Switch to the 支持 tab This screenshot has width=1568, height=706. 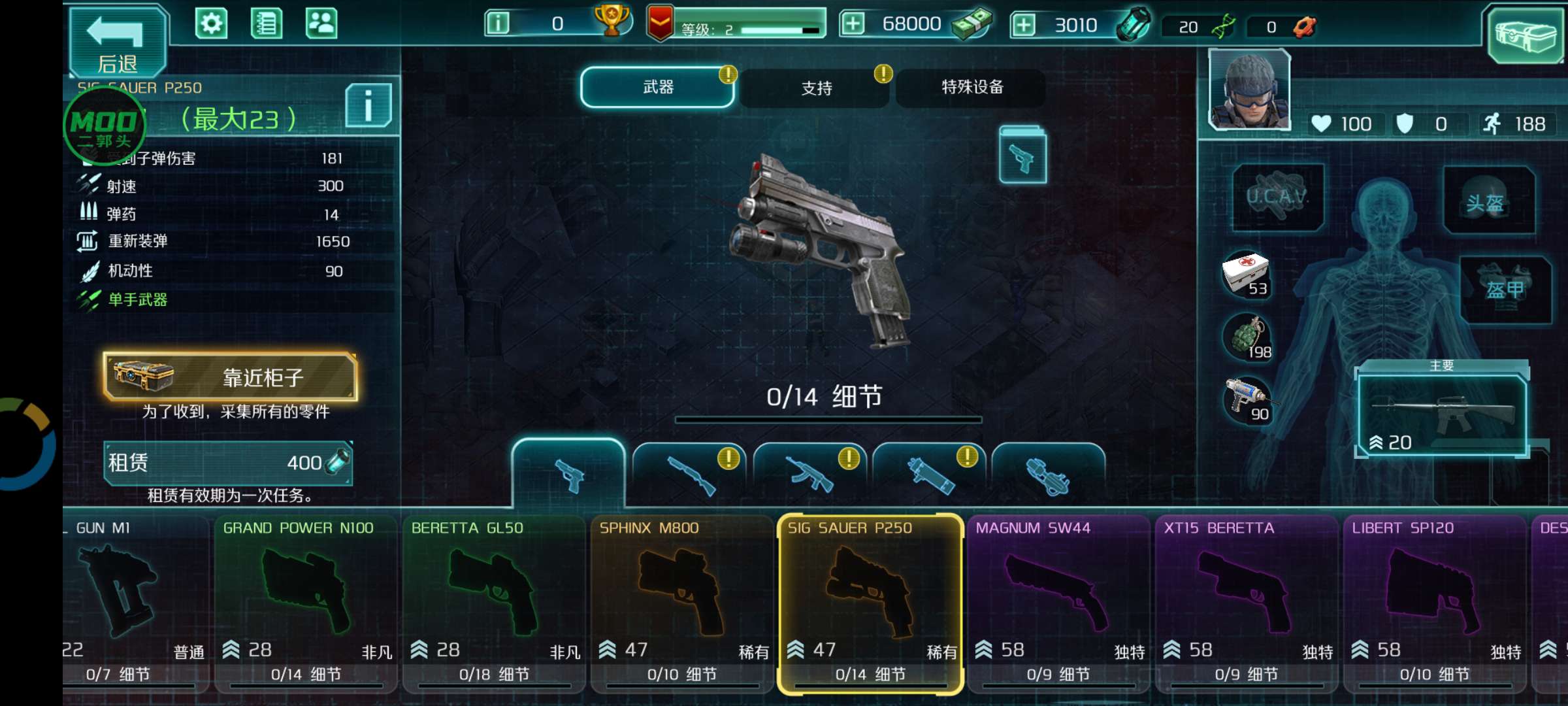pos(814,88)
